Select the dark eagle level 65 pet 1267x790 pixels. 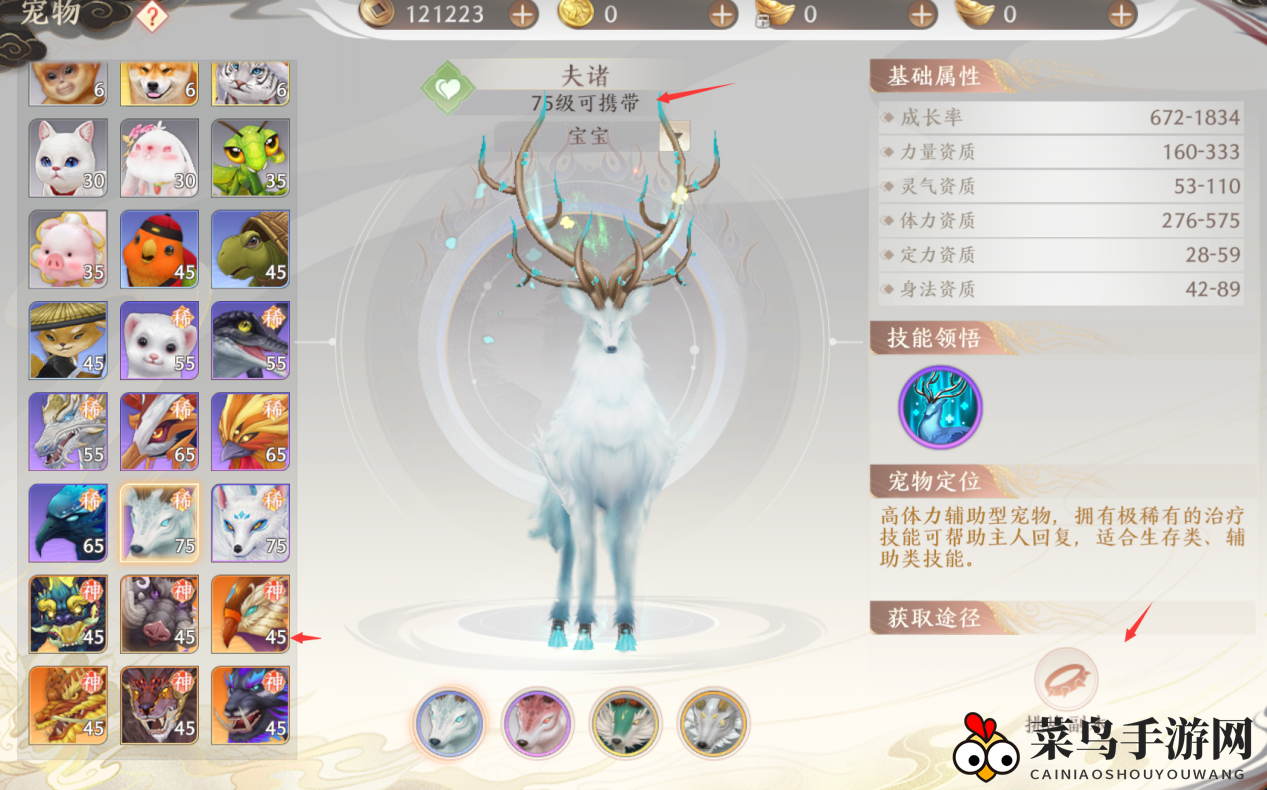coord(68,522)
